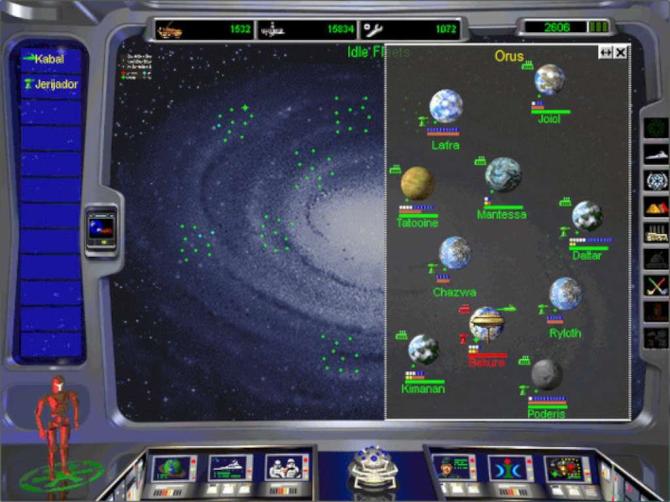Select the planet Mantessa
This screenshot has width=670, height=502.
503,174
